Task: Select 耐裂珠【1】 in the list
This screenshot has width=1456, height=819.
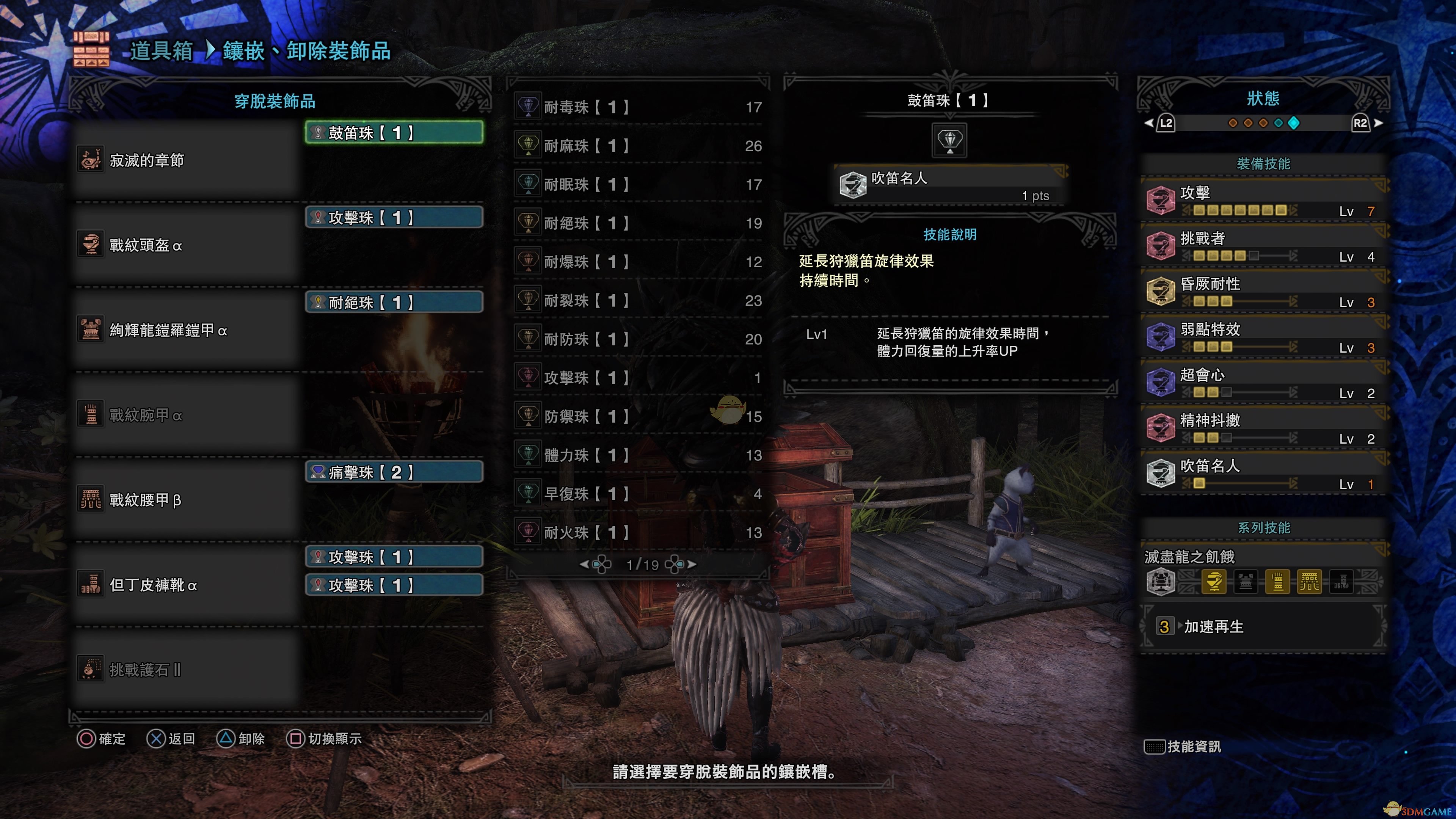Action: coord(639,300)
